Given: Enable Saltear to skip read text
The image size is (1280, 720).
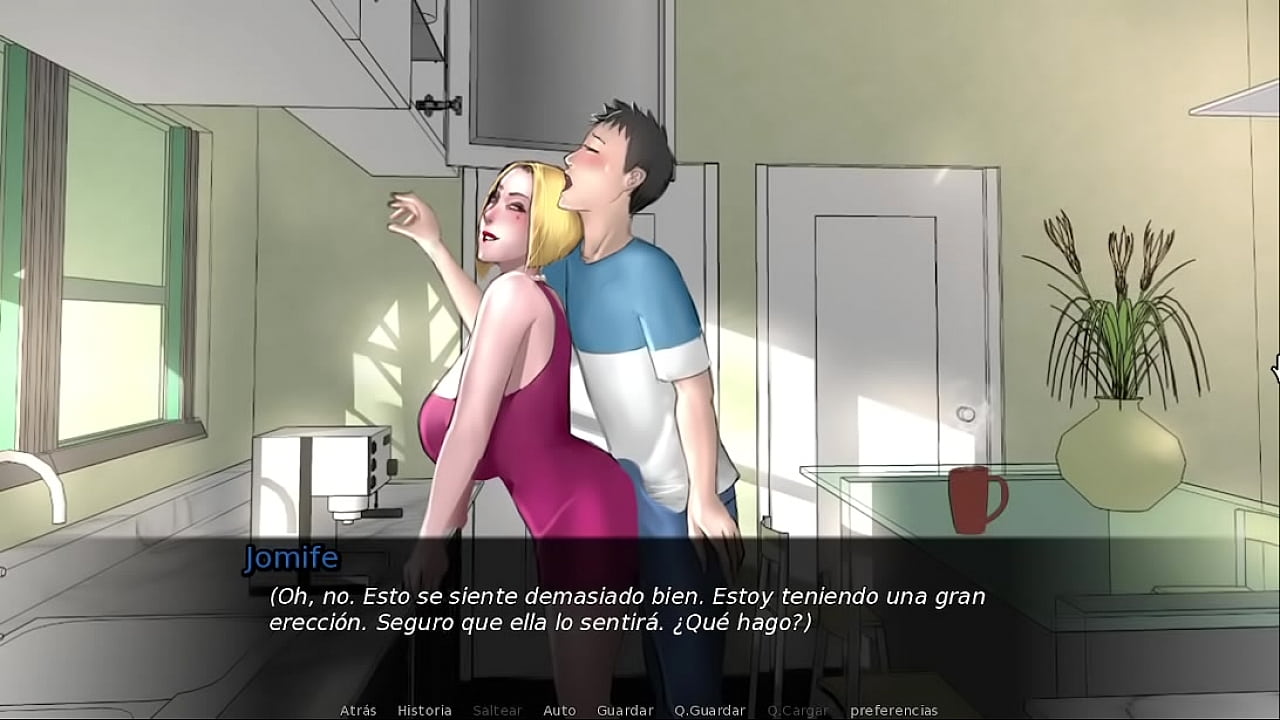Looking at the screenshot, I should point(497,710).
